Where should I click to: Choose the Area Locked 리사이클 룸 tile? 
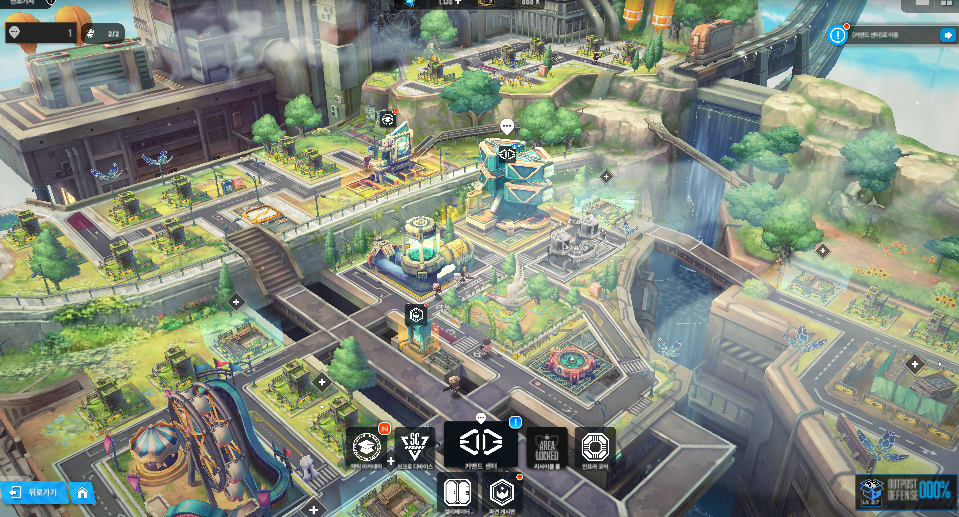(x=547, y=446)
